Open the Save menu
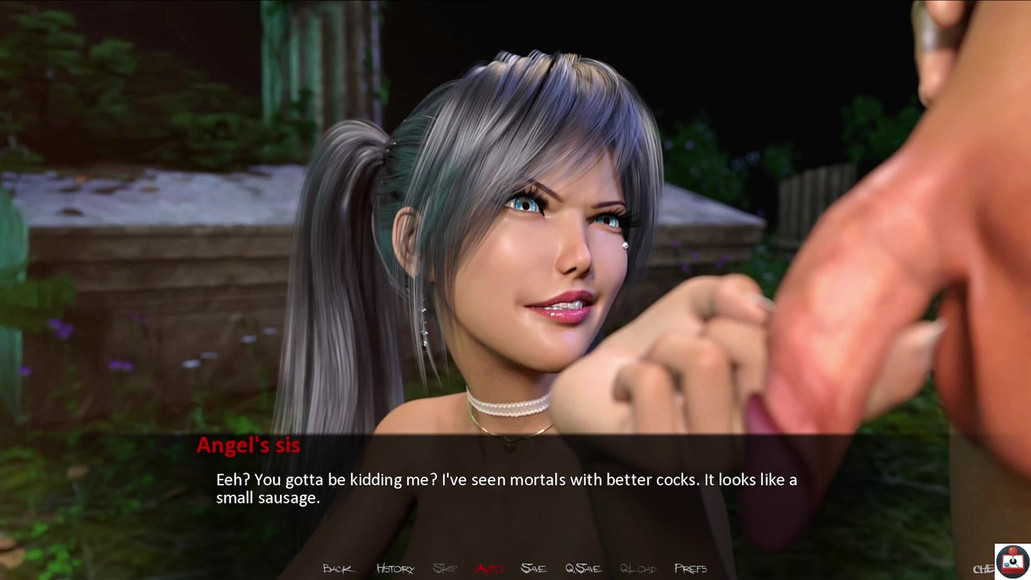 (x=534, y=569)
